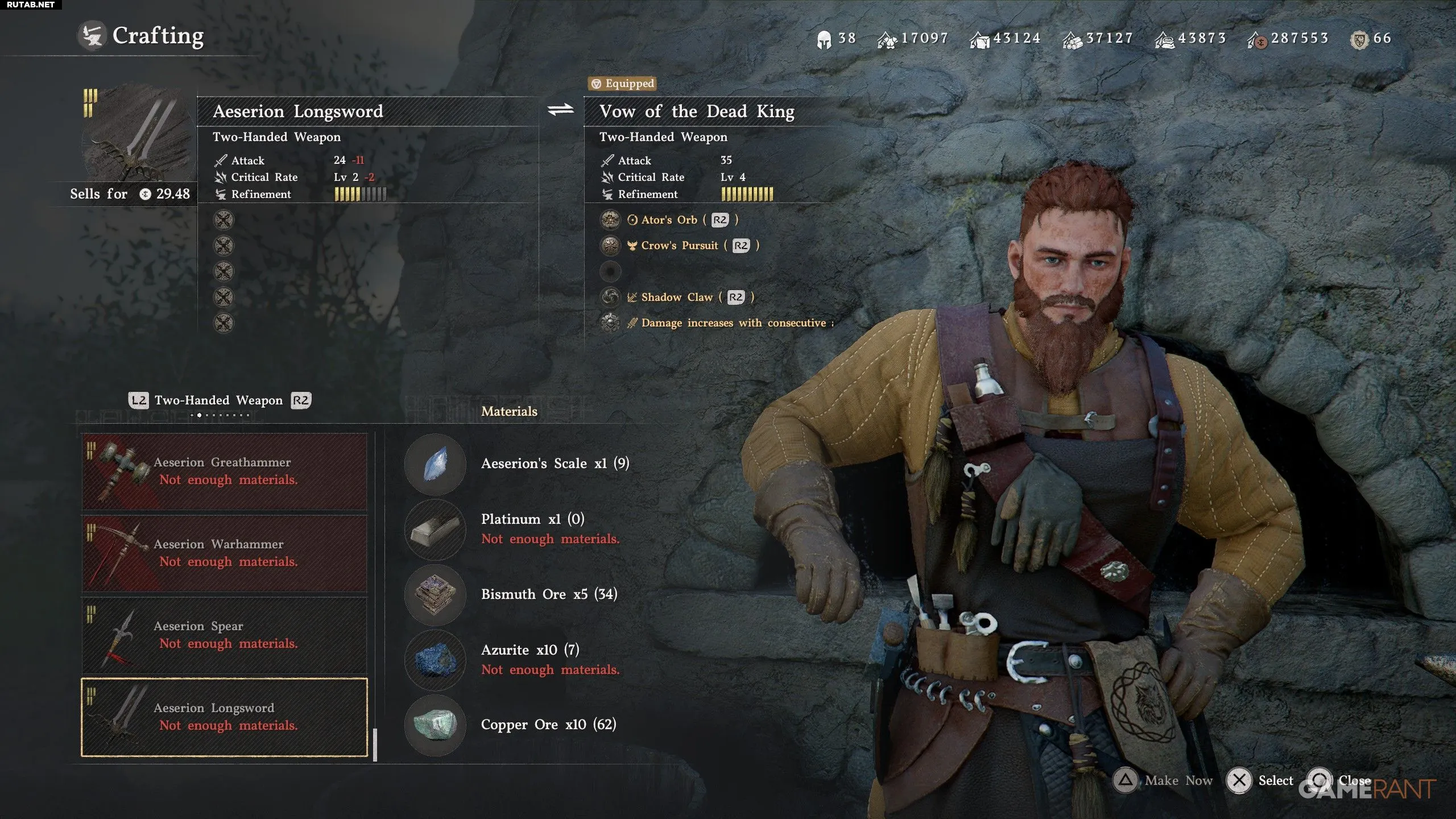The height and width of the screenshot is (819, 1456).
Task: Select the Copper Ore material
Action: [x=435, y=725]
